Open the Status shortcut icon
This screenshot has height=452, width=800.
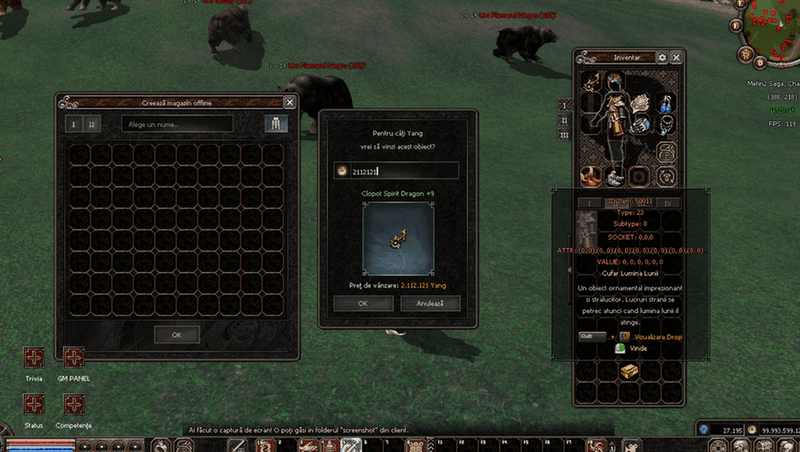34,404
